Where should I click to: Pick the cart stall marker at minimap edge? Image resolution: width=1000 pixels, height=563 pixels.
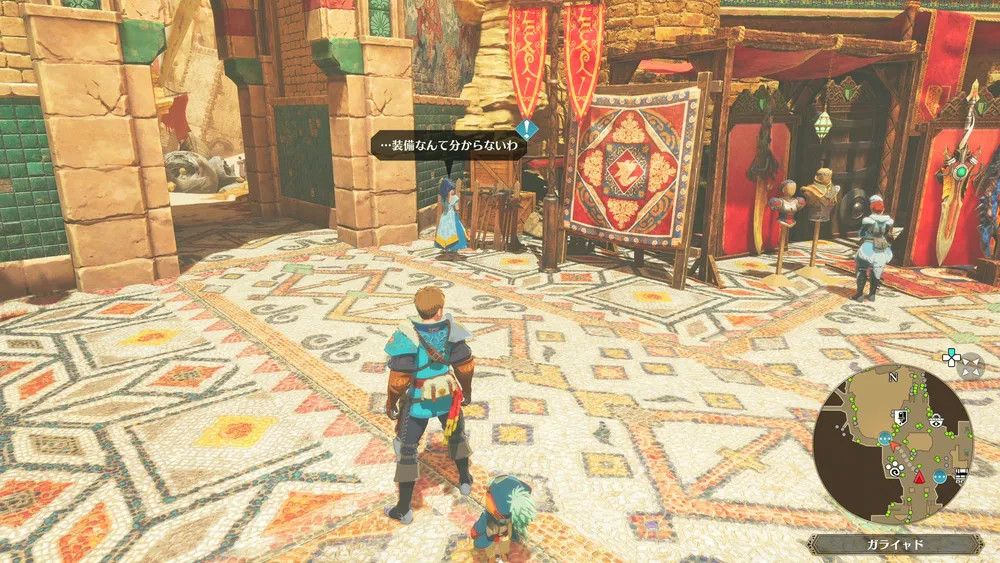961,475
